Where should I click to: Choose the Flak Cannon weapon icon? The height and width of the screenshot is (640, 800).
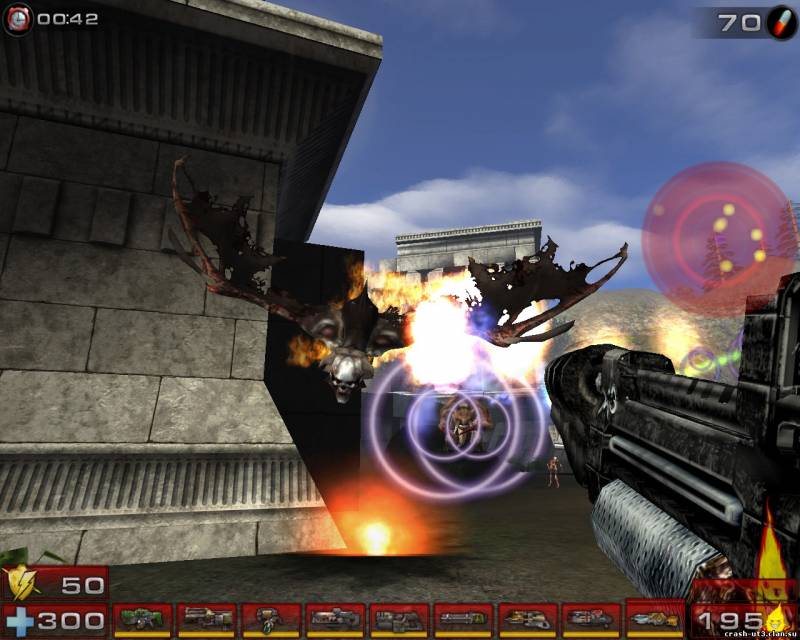coord(527,620)
